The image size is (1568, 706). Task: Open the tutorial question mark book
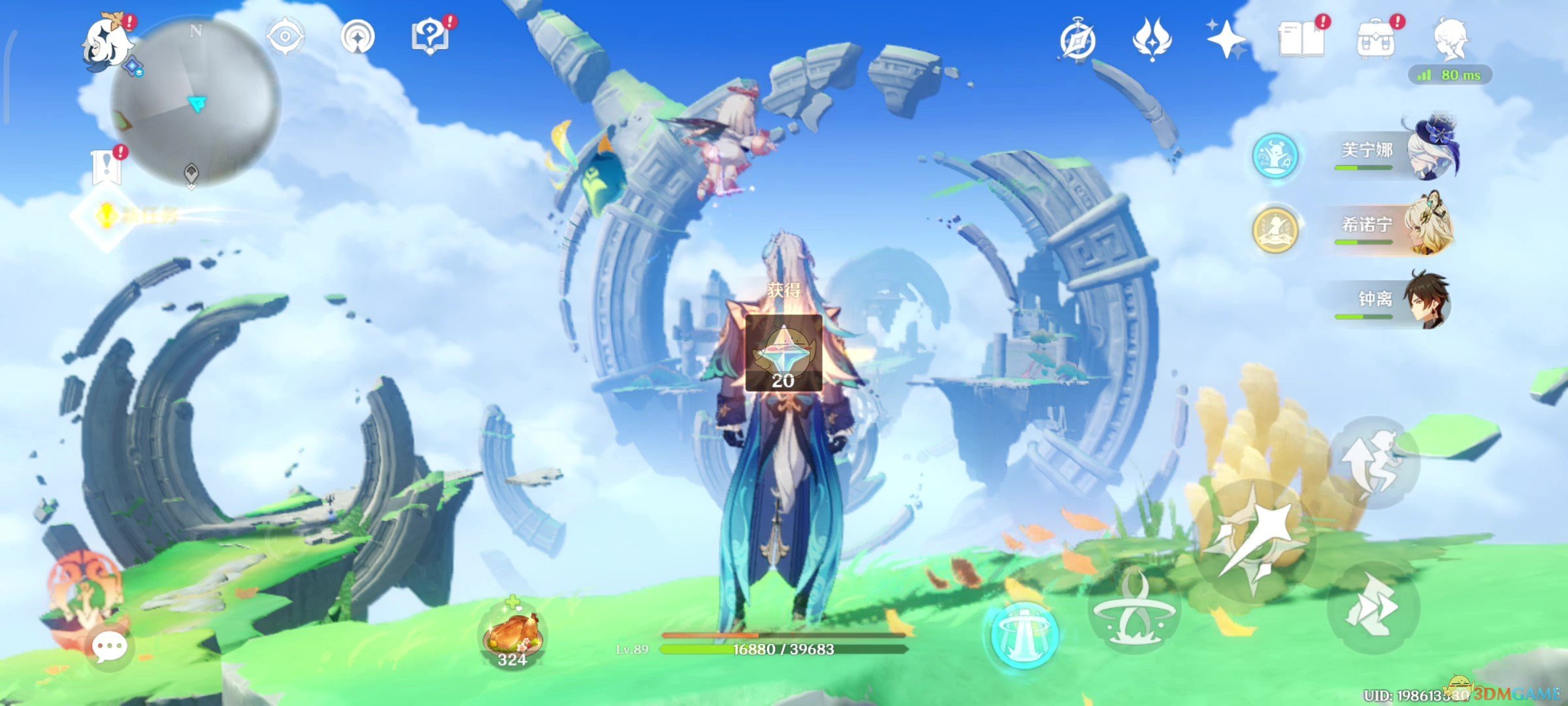tap(429, 37)
